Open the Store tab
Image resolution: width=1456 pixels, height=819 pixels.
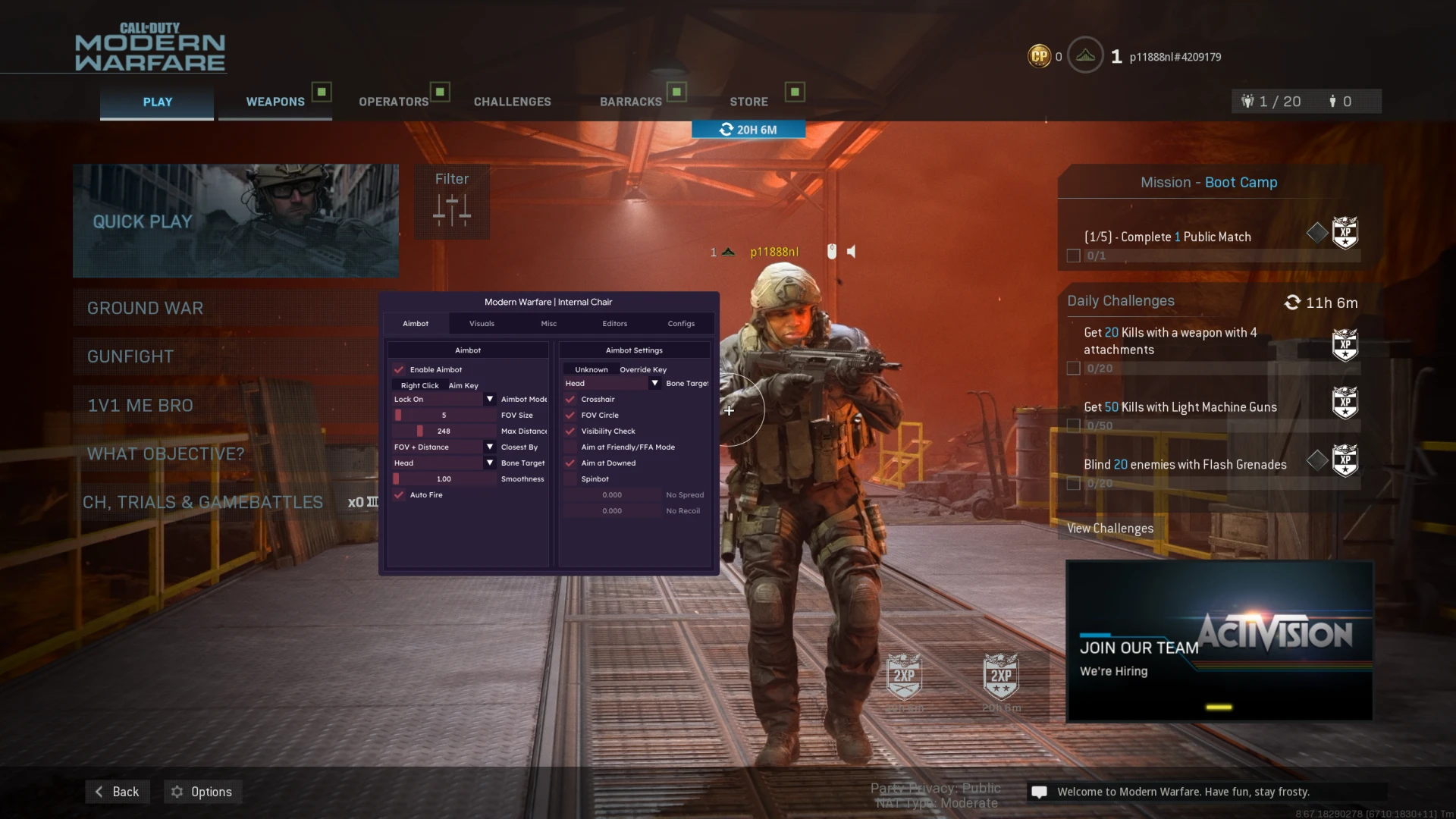pos(749,102)
